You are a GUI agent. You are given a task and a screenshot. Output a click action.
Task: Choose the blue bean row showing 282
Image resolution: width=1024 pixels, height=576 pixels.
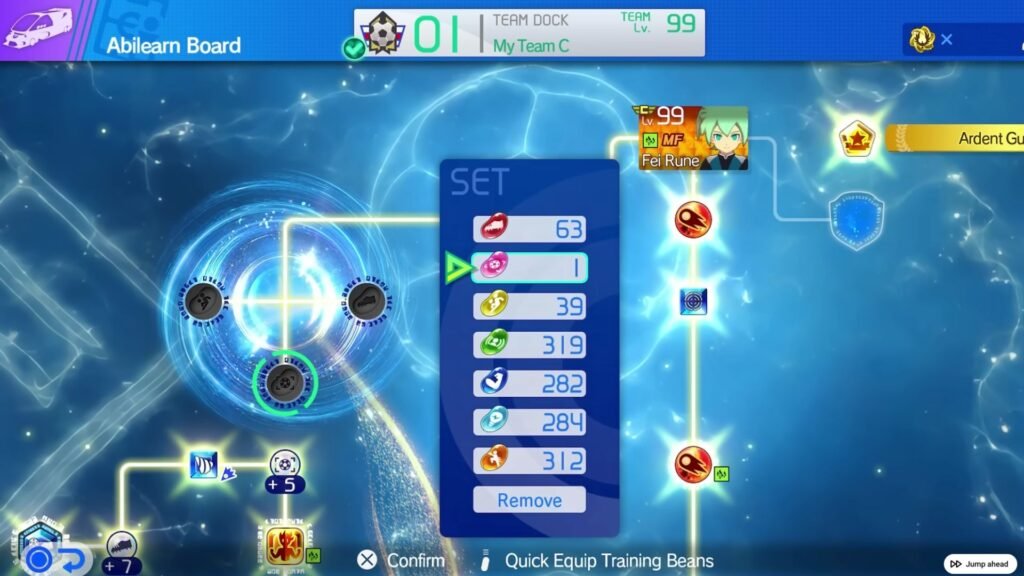click(529, 383)
